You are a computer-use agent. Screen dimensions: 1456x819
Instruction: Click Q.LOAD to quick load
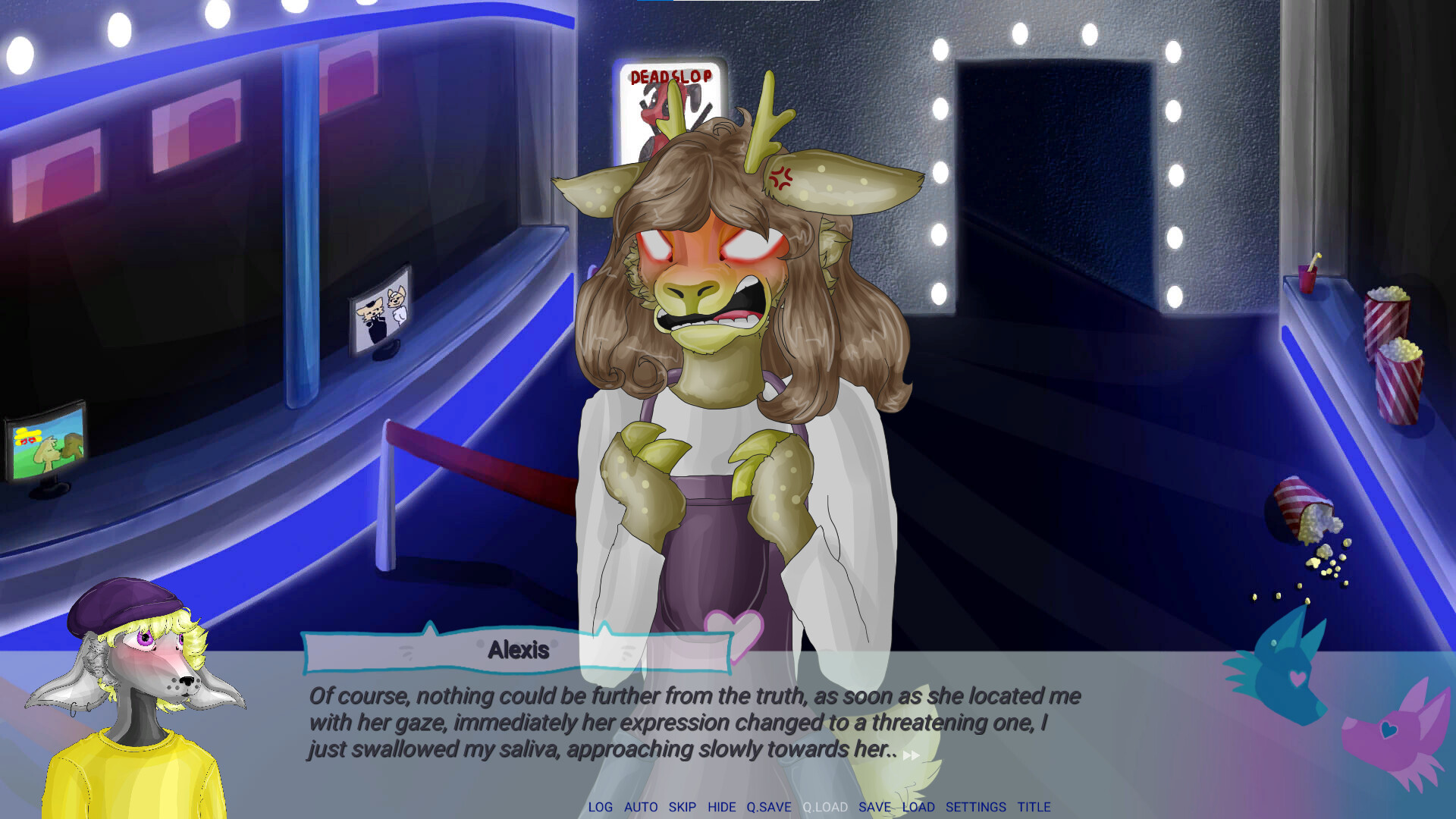click(x=824, y=807)
